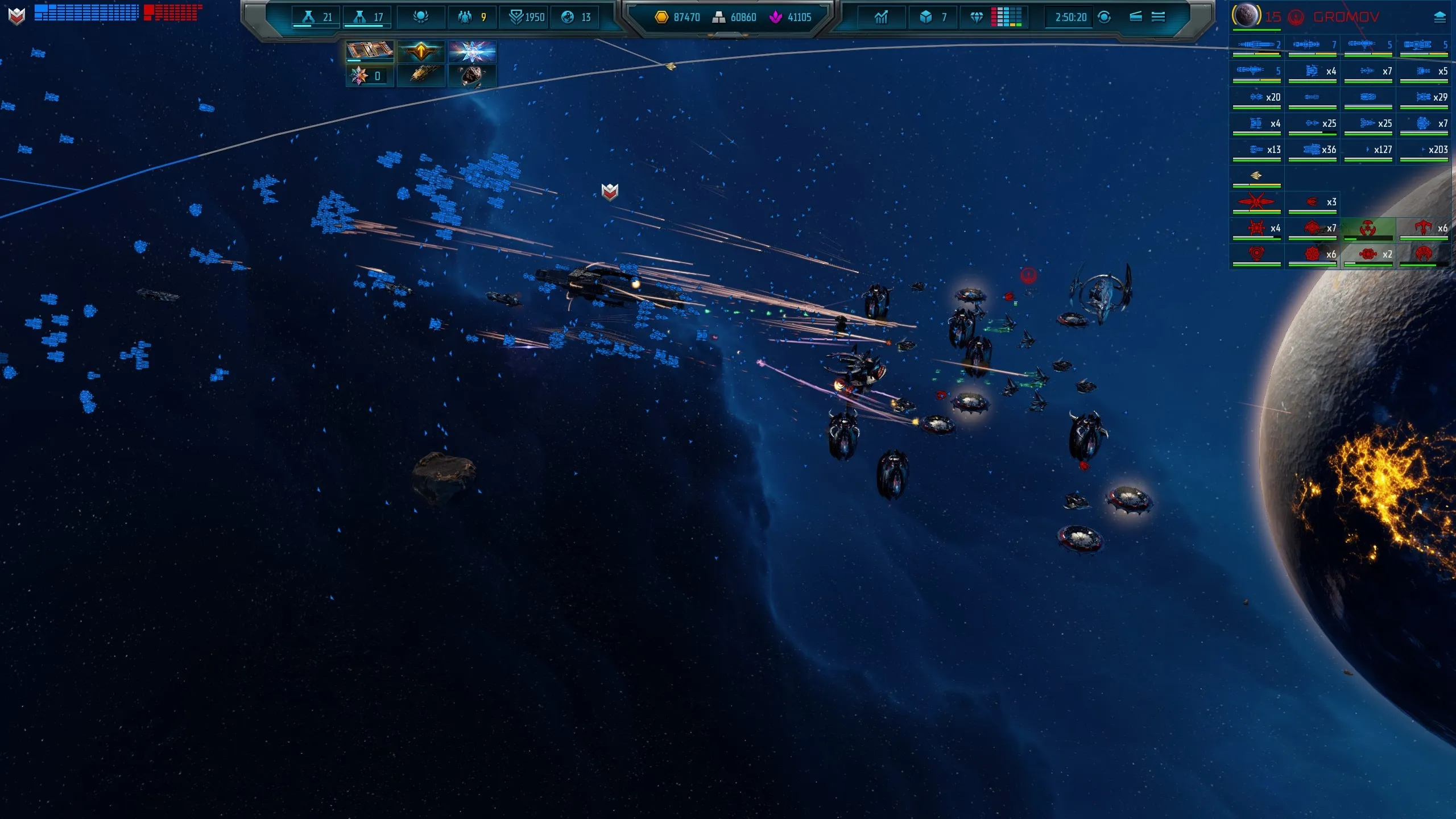Select the research flask showing 17
1456x819 pixels.
coord(367,17)
